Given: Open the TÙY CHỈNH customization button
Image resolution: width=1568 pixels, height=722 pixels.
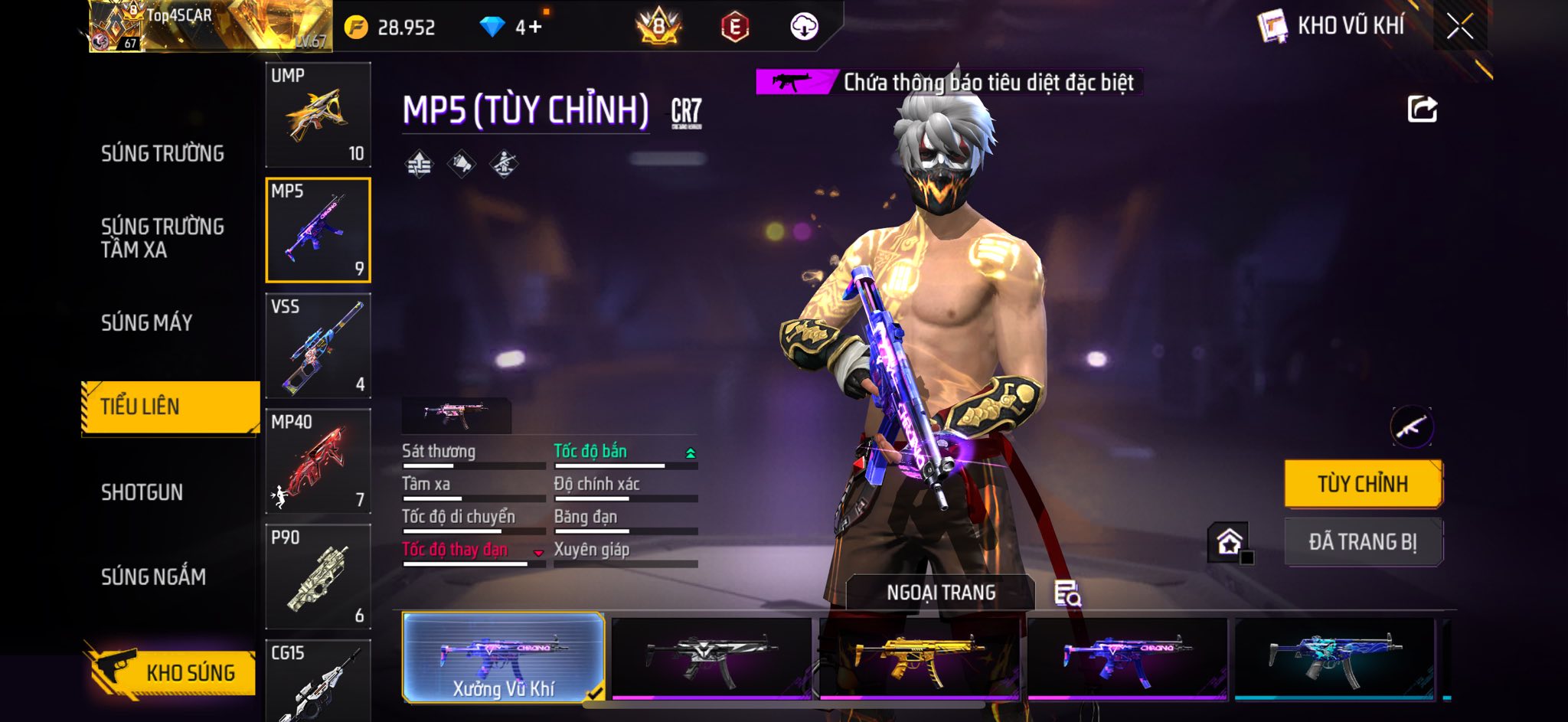Looking at the screenshot, I should point(1363,484).
